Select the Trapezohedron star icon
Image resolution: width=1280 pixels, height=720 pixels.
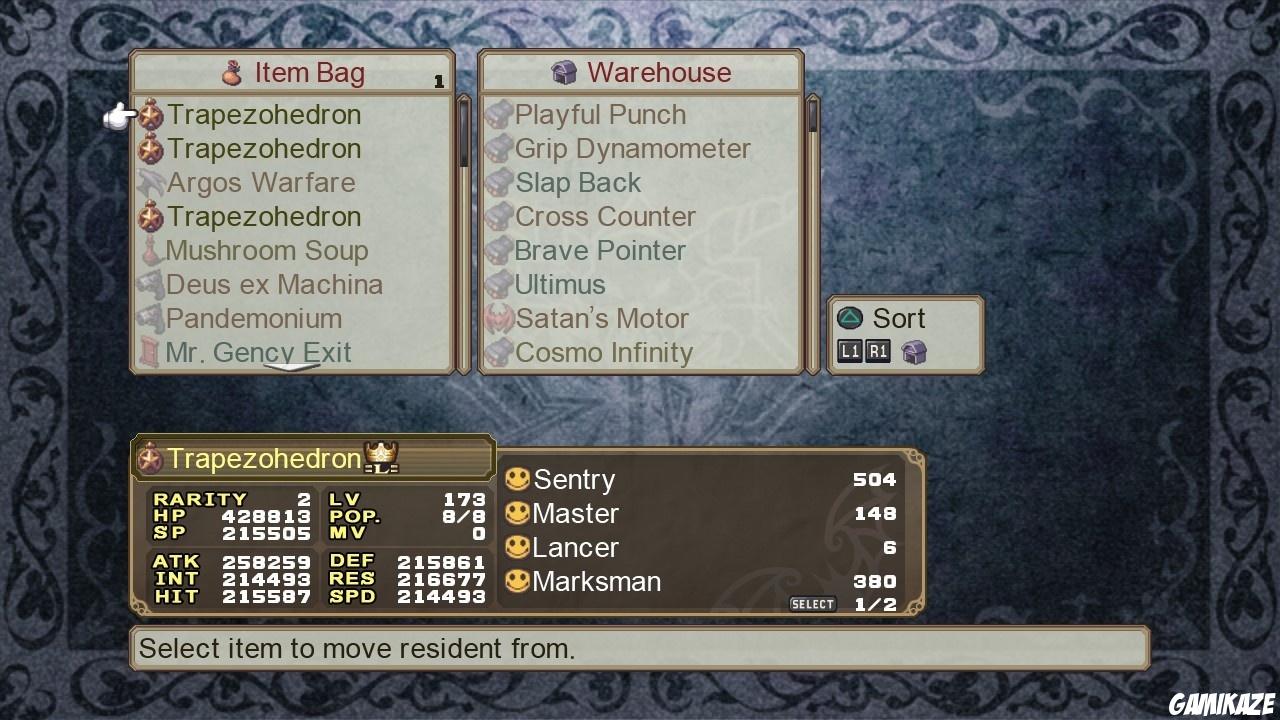click(151, 114)
